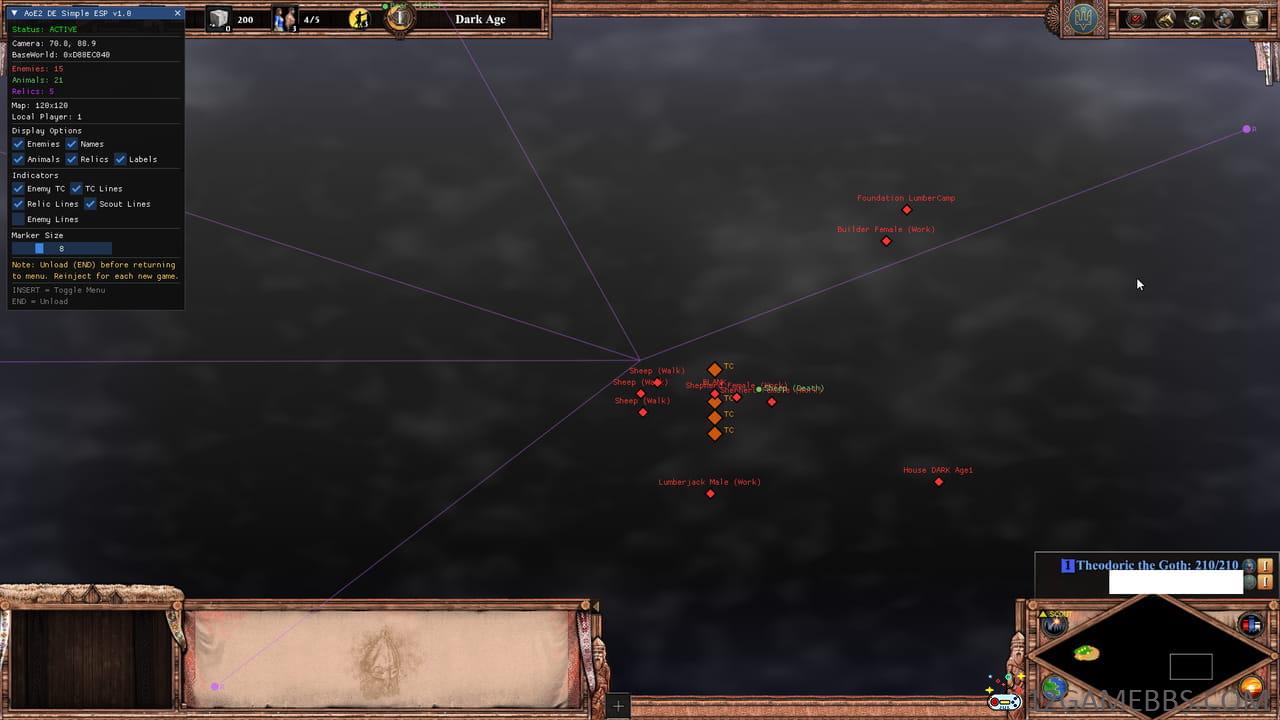Click the Dark Age emblem icon
The image size is (1280, 720).
(x=399, y=18)
